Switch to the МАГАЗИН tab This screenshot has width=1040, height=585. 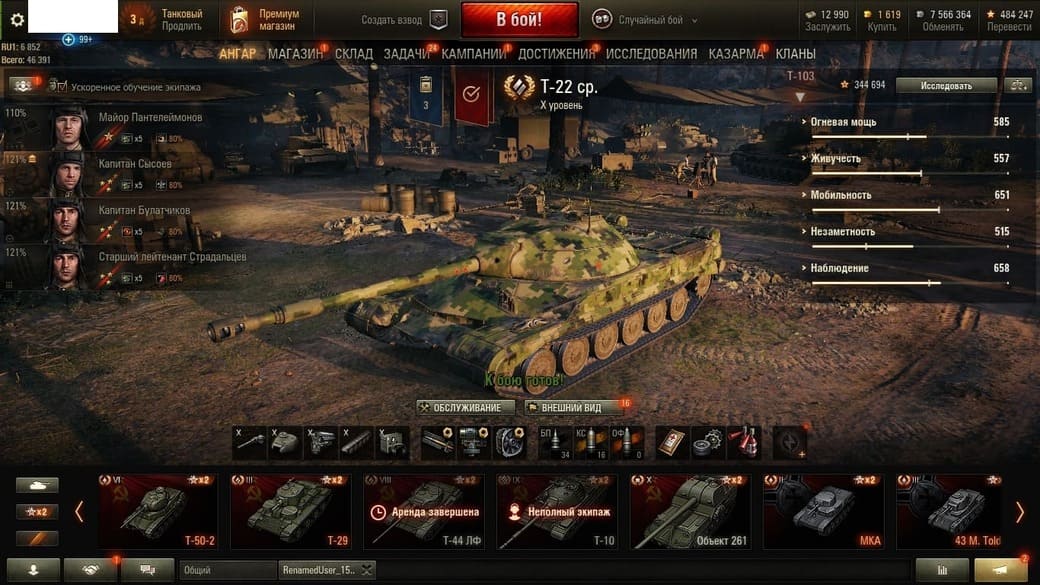[x=295, y=54]
